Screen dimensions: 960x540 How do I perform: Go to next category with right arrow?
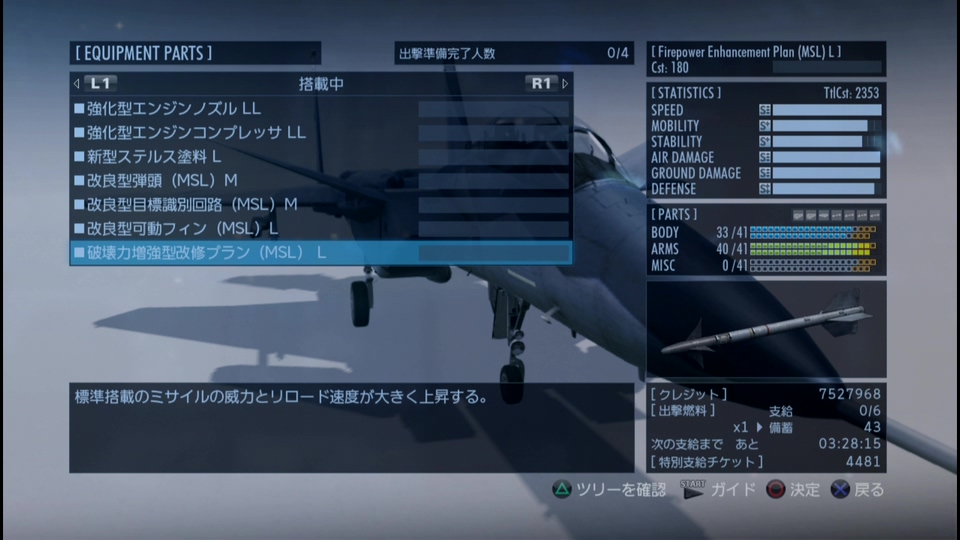565,84
